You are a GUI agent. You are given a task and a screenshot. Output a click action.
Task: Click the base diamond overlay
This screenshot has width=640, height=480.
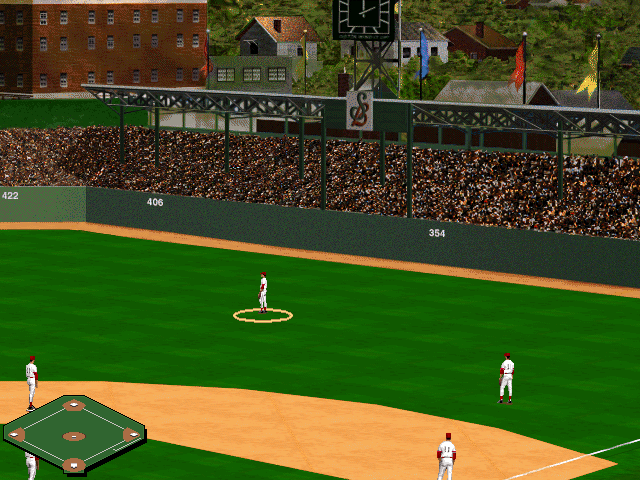(x=74, y=435)
